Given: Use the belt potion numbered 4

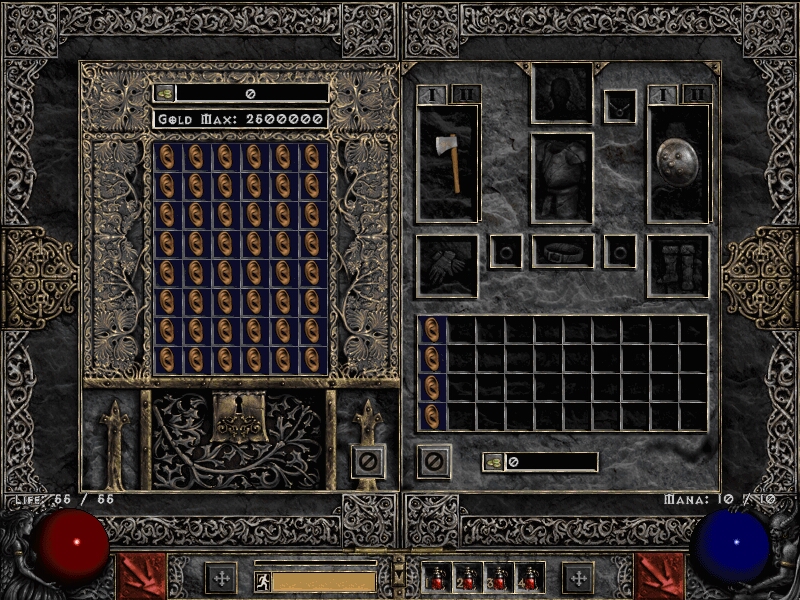Looking at the screenshot, I should click(x=529, y=578).
